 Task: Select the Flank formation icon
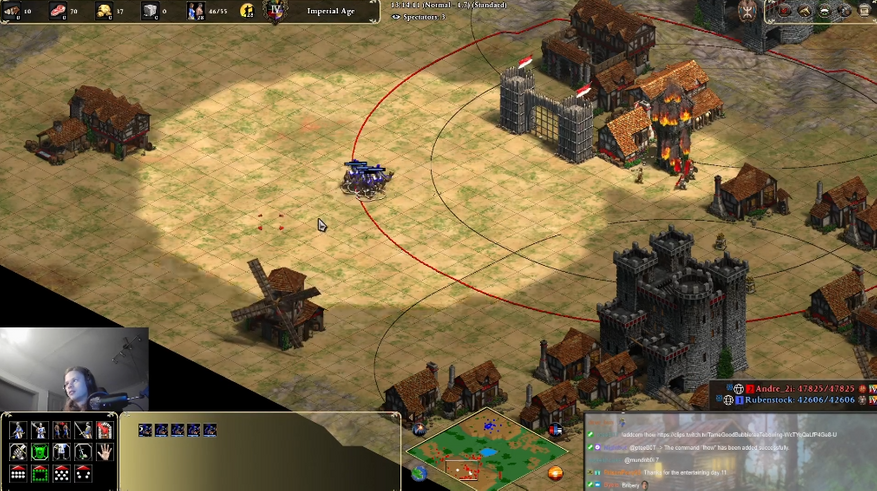(x=84, y=473)
